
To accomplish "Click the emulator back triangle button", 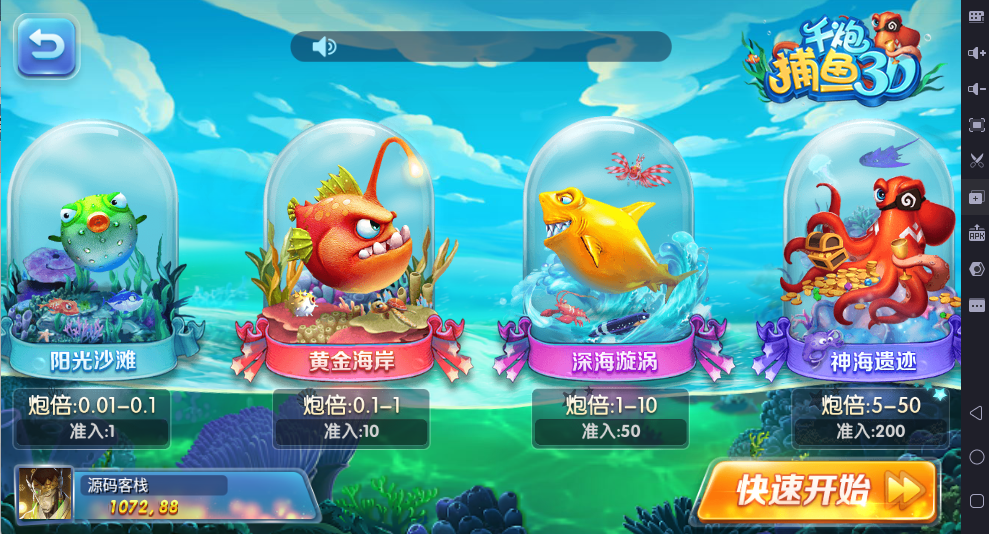I will point(976,413).
